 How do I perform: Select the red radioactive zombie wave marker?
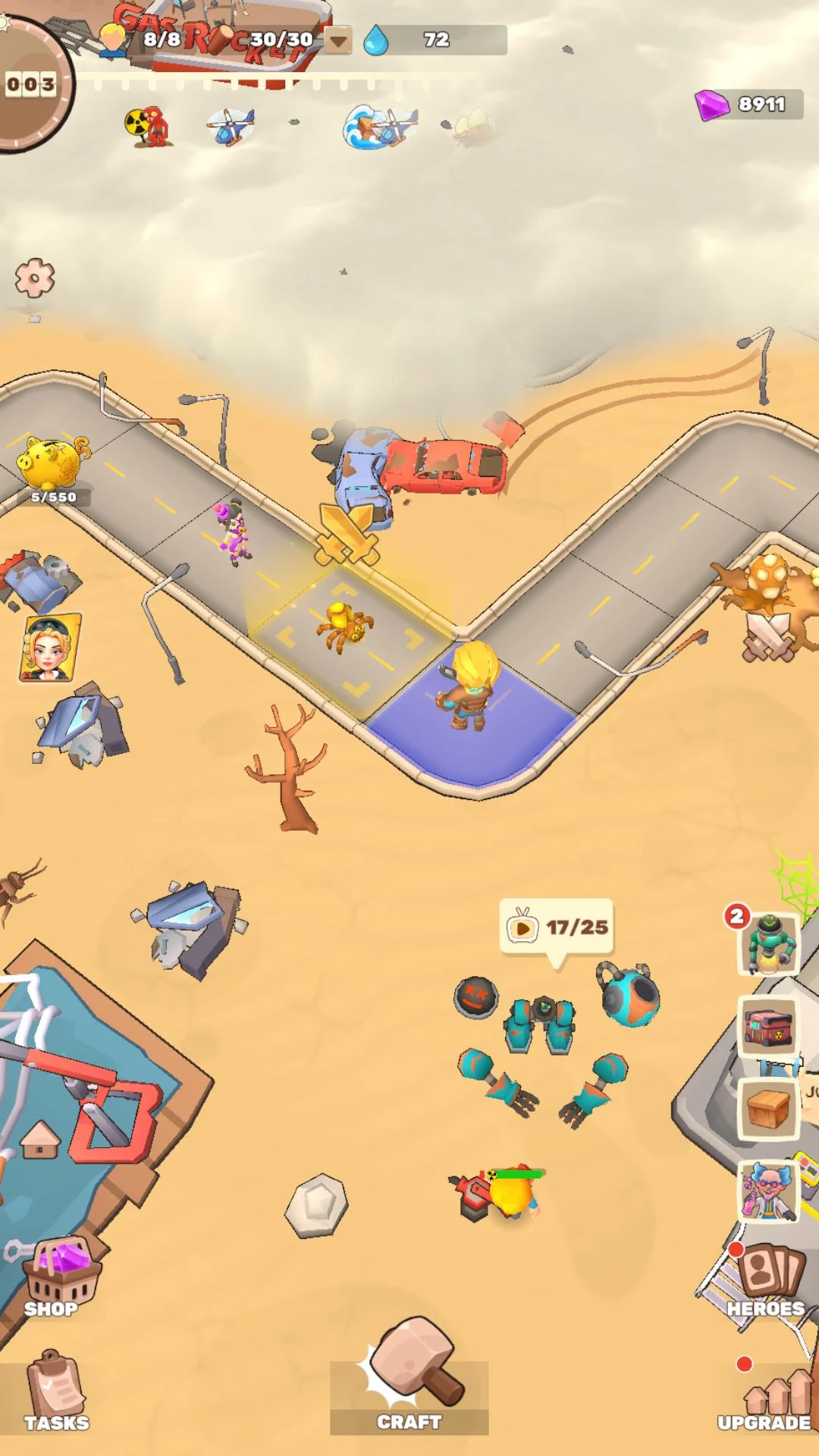[x=150, y=125]
